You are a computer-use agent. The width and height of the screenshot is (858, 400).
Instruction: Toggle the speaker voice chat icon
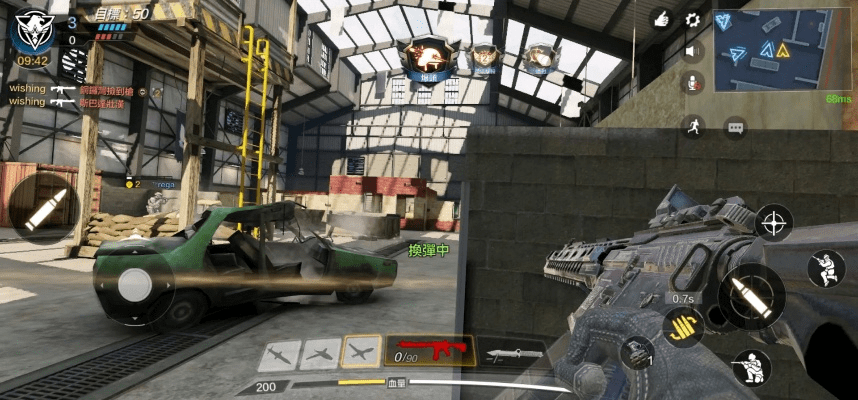692,51
